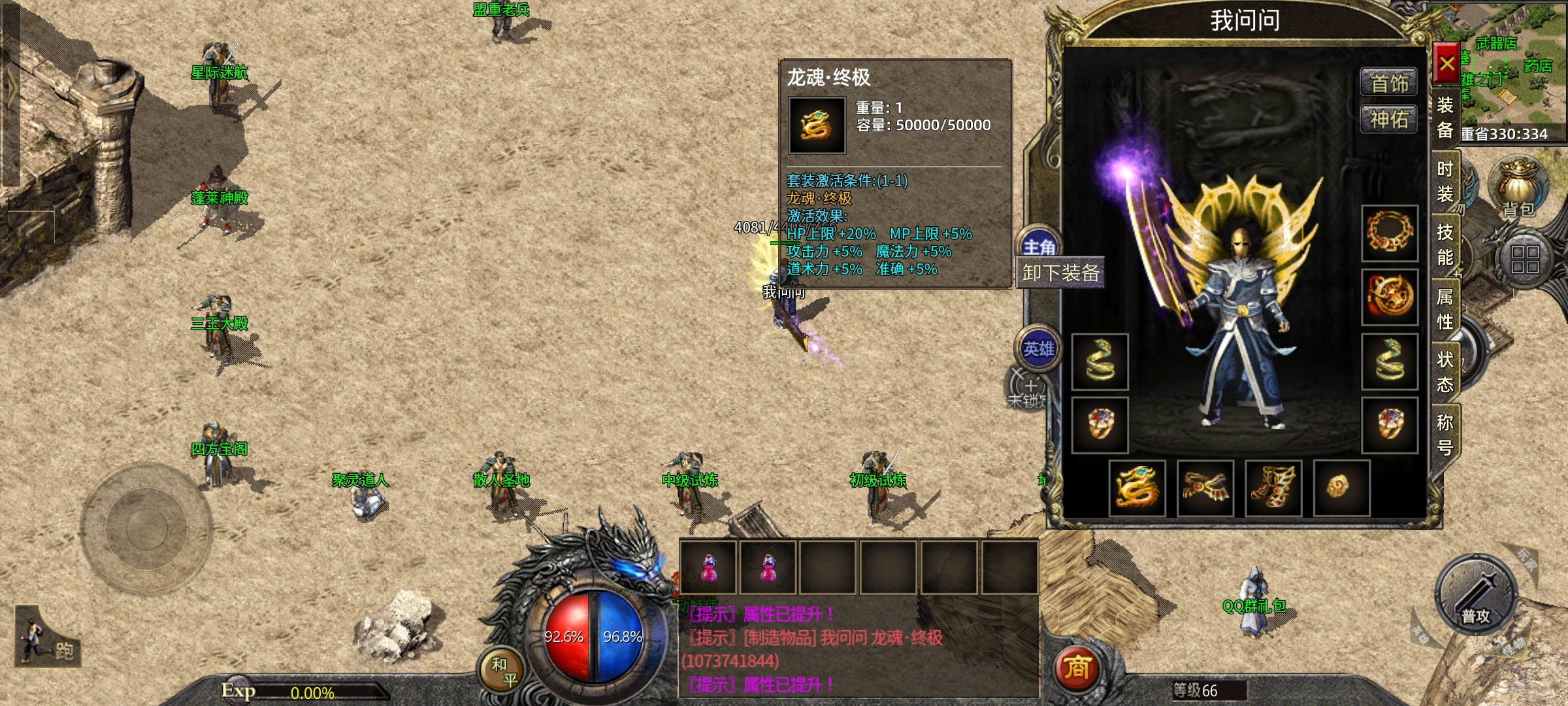Viewport: 1568px width, 706px height.
Task: Select the red-gold necklace equipment slot
Action: (x=1389, y=233)
